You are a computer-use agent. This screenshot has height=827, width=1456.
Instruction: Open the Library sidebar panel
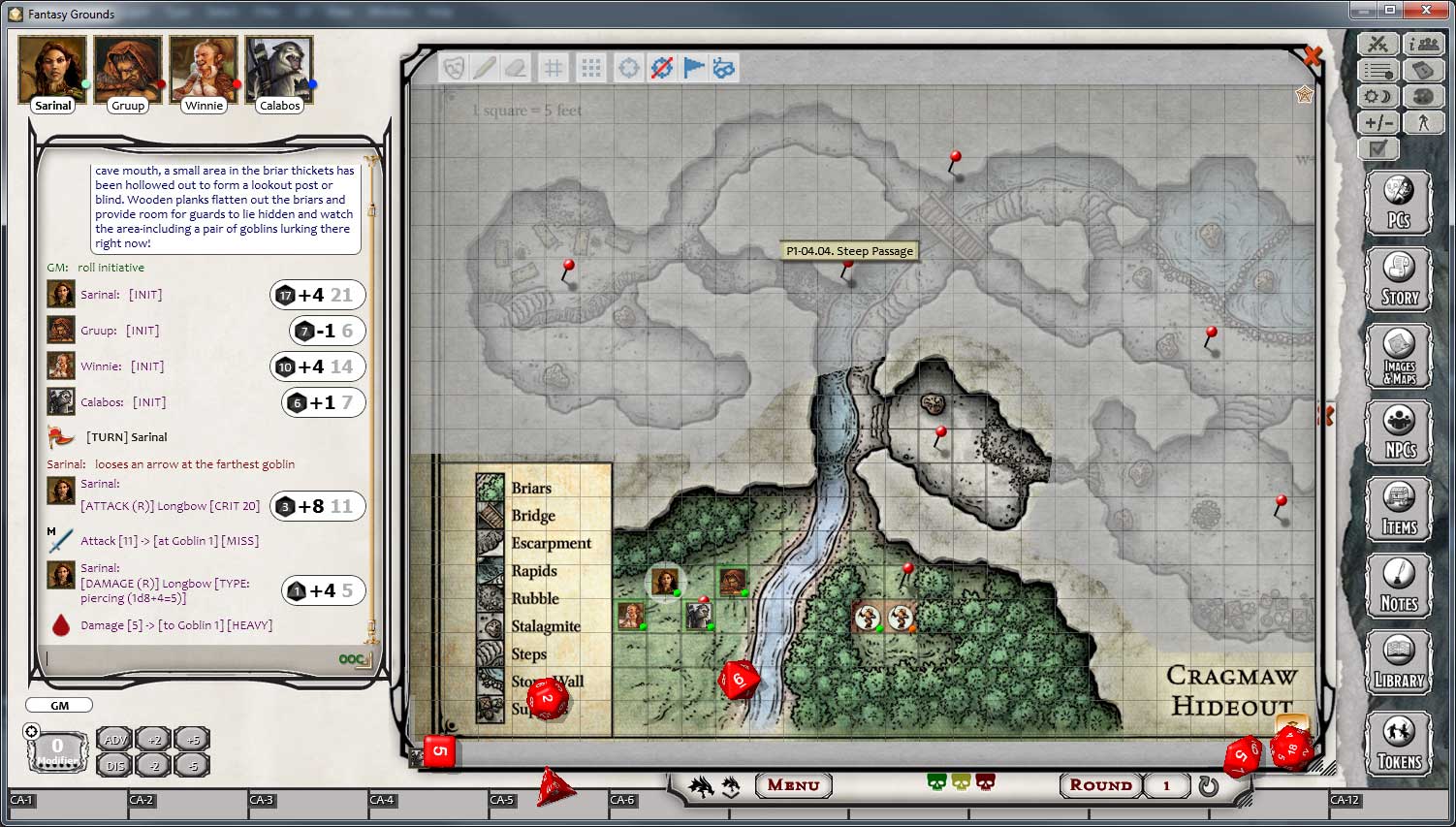(1399, 663)
